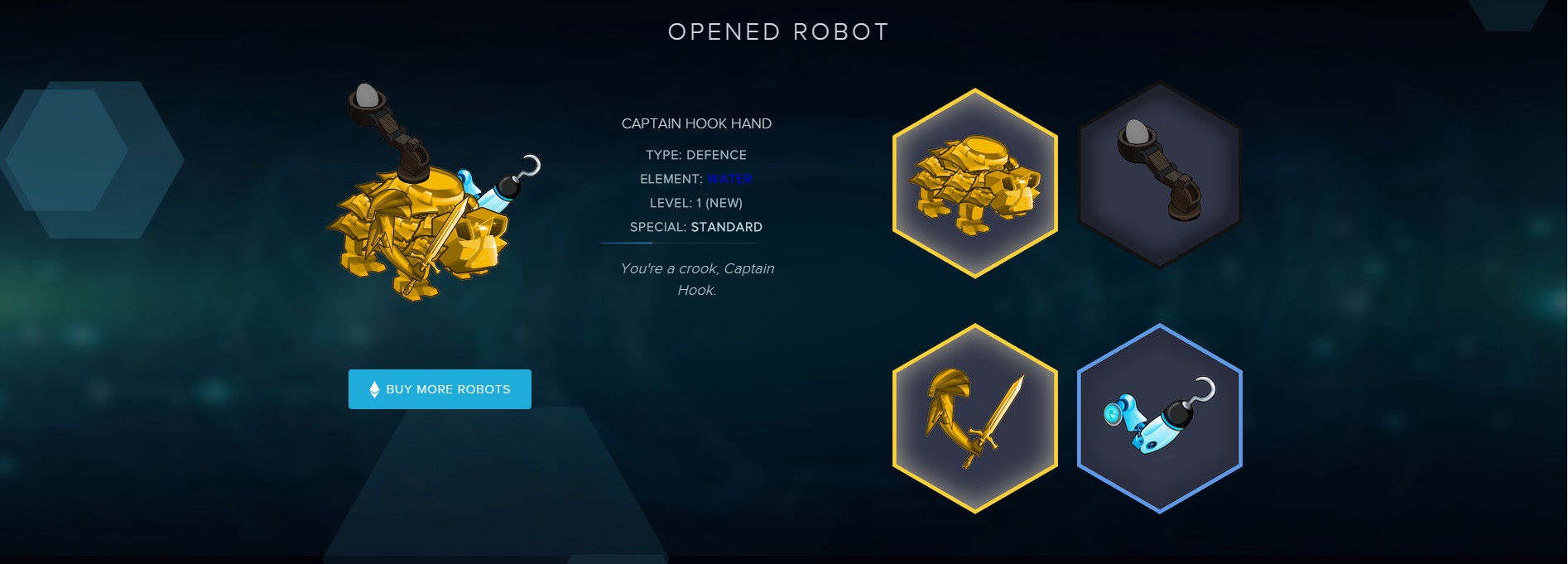1568x564 pixels.
Task: Choose the dark mechanical arm part tile
Action: 1159,175
